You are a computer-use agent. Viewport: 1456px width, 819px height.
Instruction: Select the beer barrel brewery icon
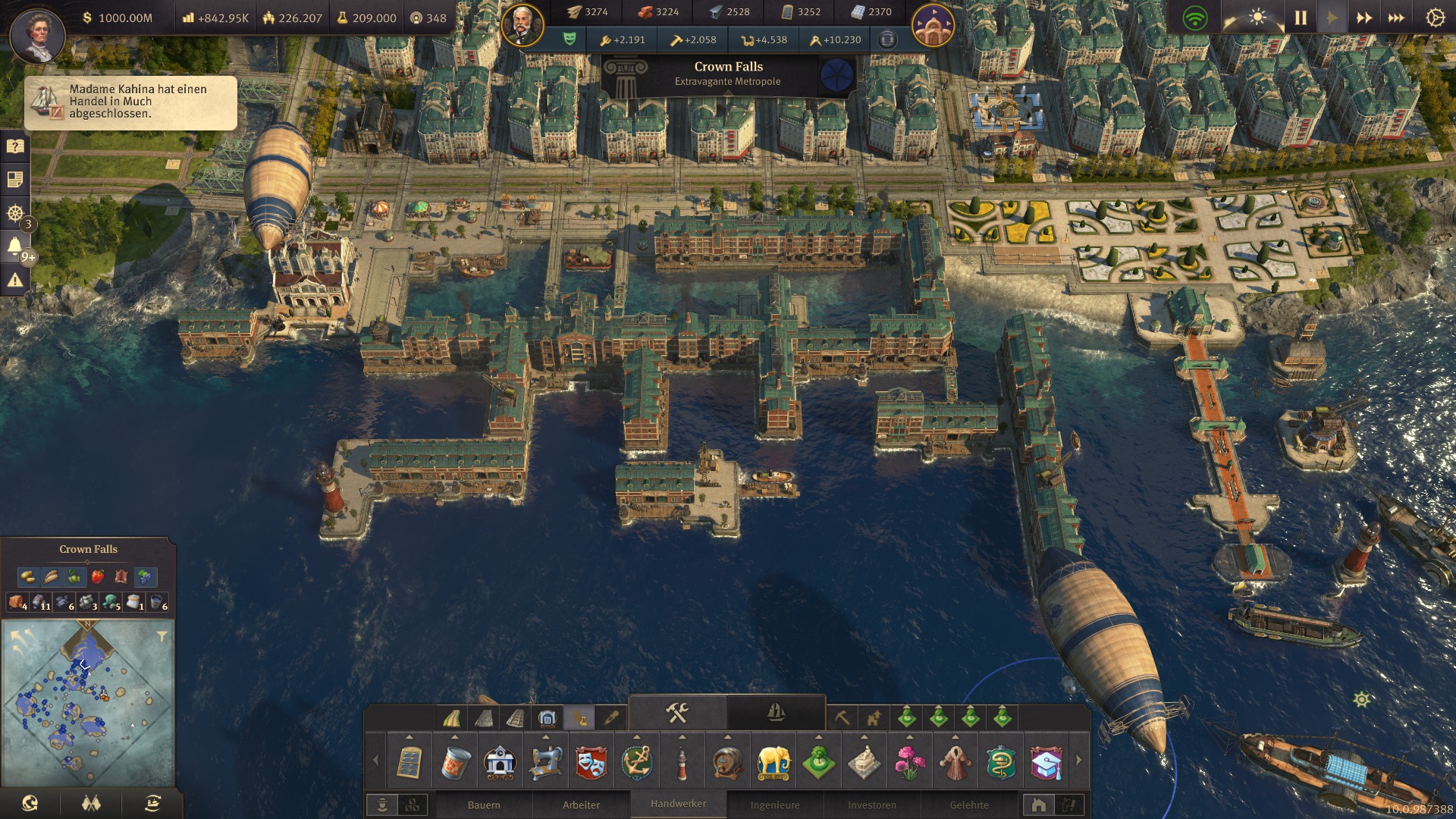pos(727,762)
